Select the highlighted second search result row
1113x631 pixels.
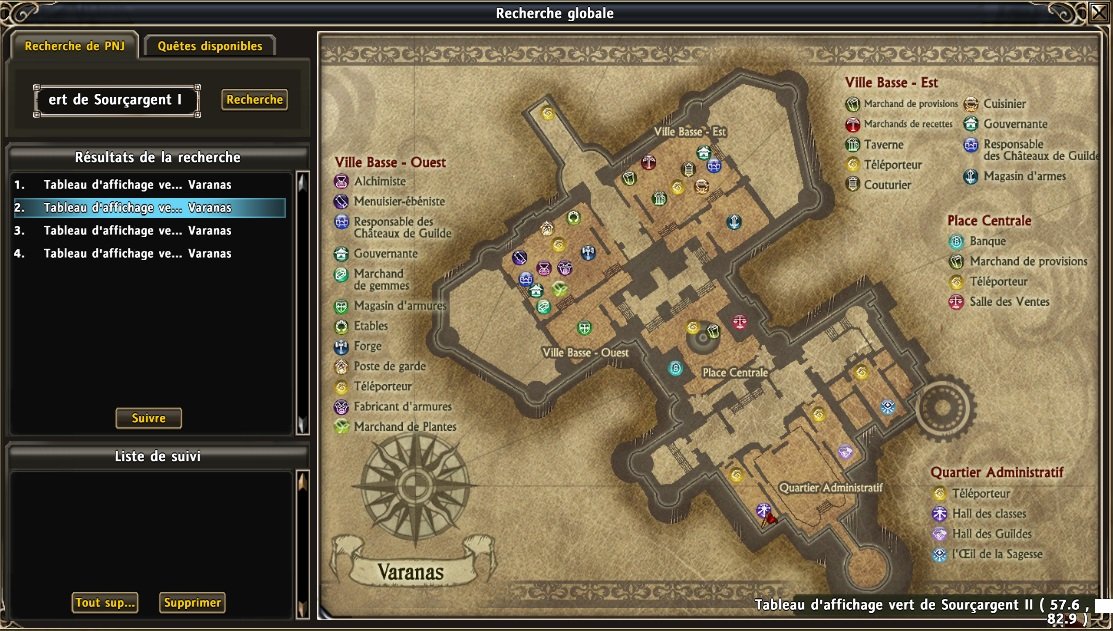coord(150,208)
